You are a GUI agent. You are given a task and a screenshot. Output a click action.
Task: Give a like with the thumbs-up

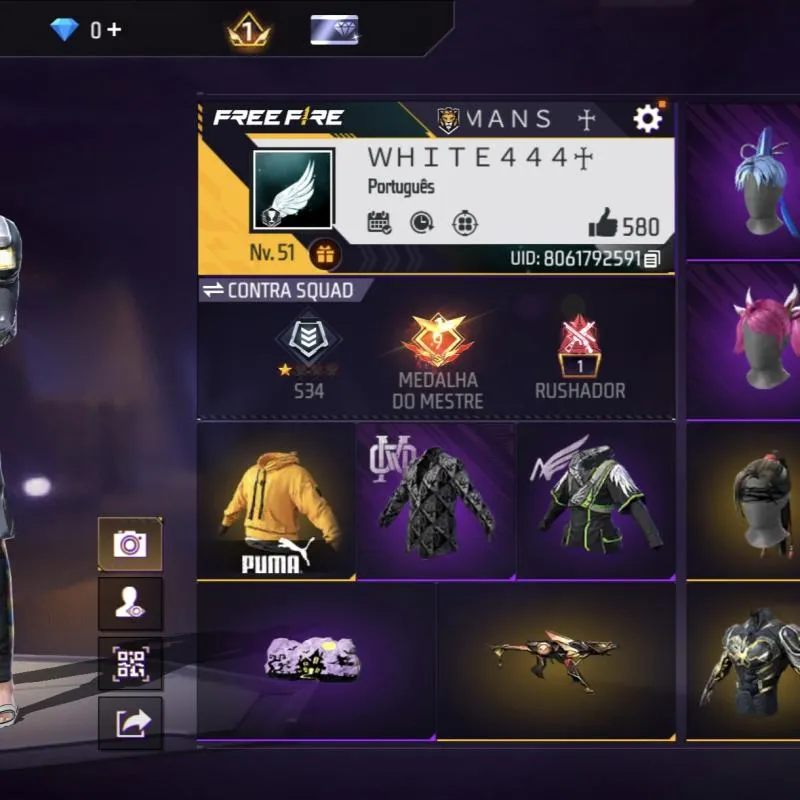click(604, 223)
